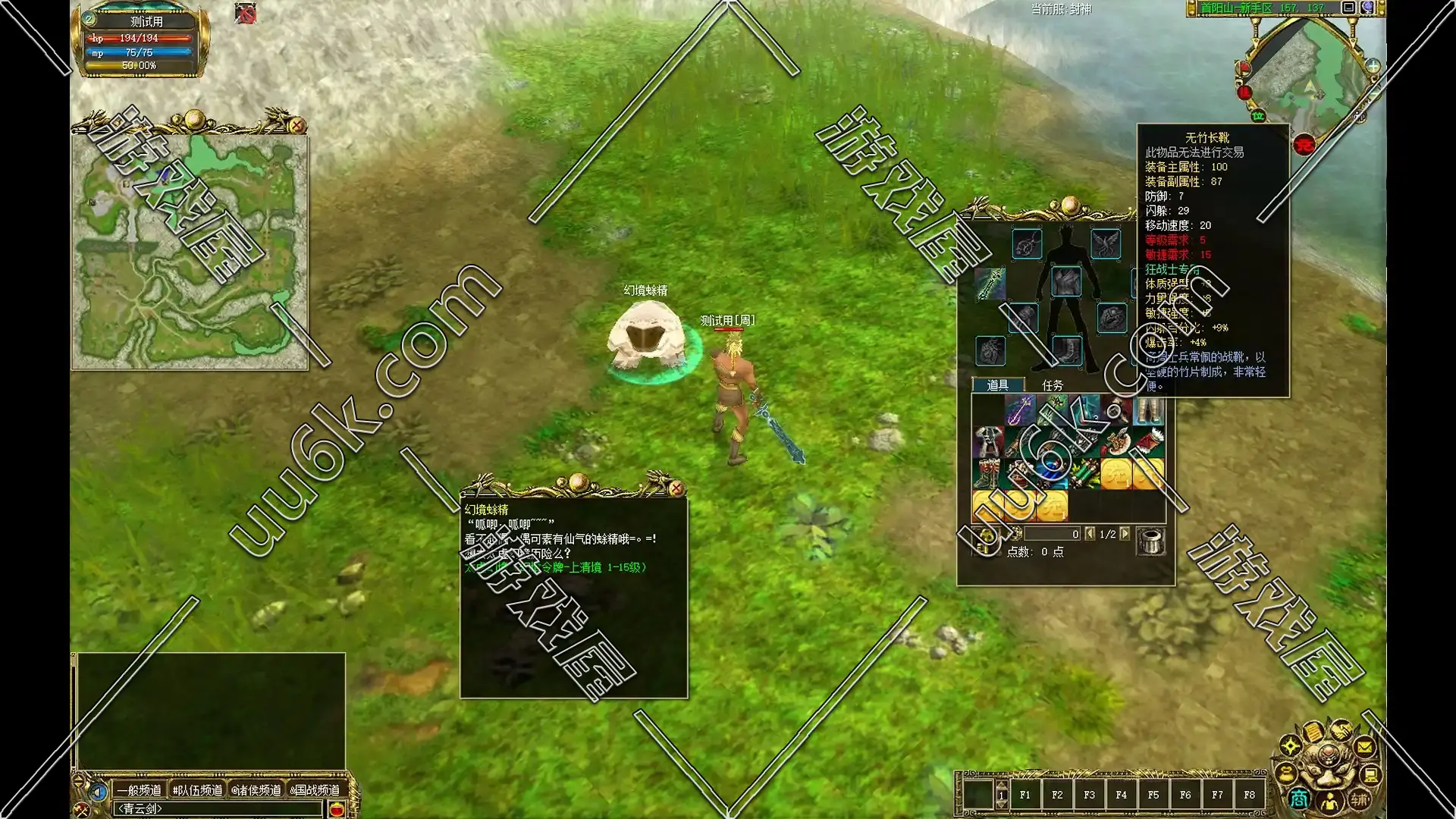
Task: Click the inventory trash can button
Action: 1150,541
